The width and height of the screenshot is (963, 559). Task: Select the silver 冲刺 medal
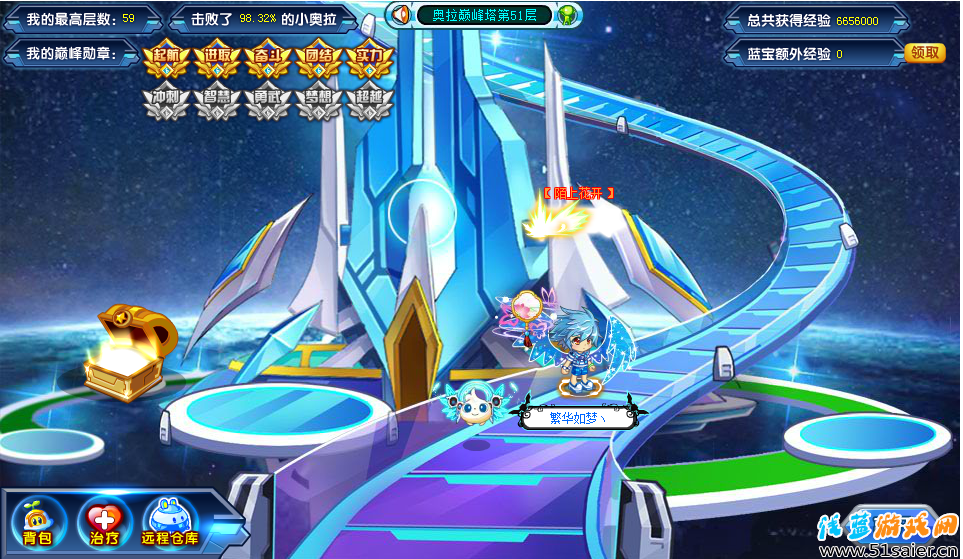pyautogui.click(x=166, y=103)
